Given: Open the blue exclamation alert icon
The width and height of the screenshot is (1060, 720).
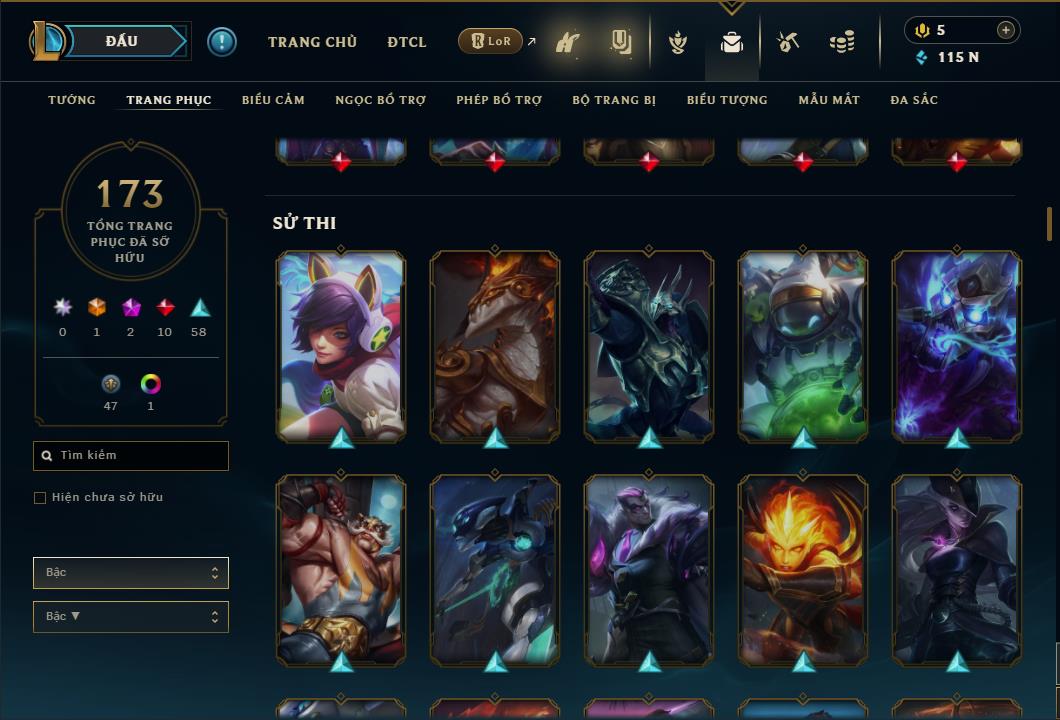Looking at the screenshot, I should click(222, 41).
